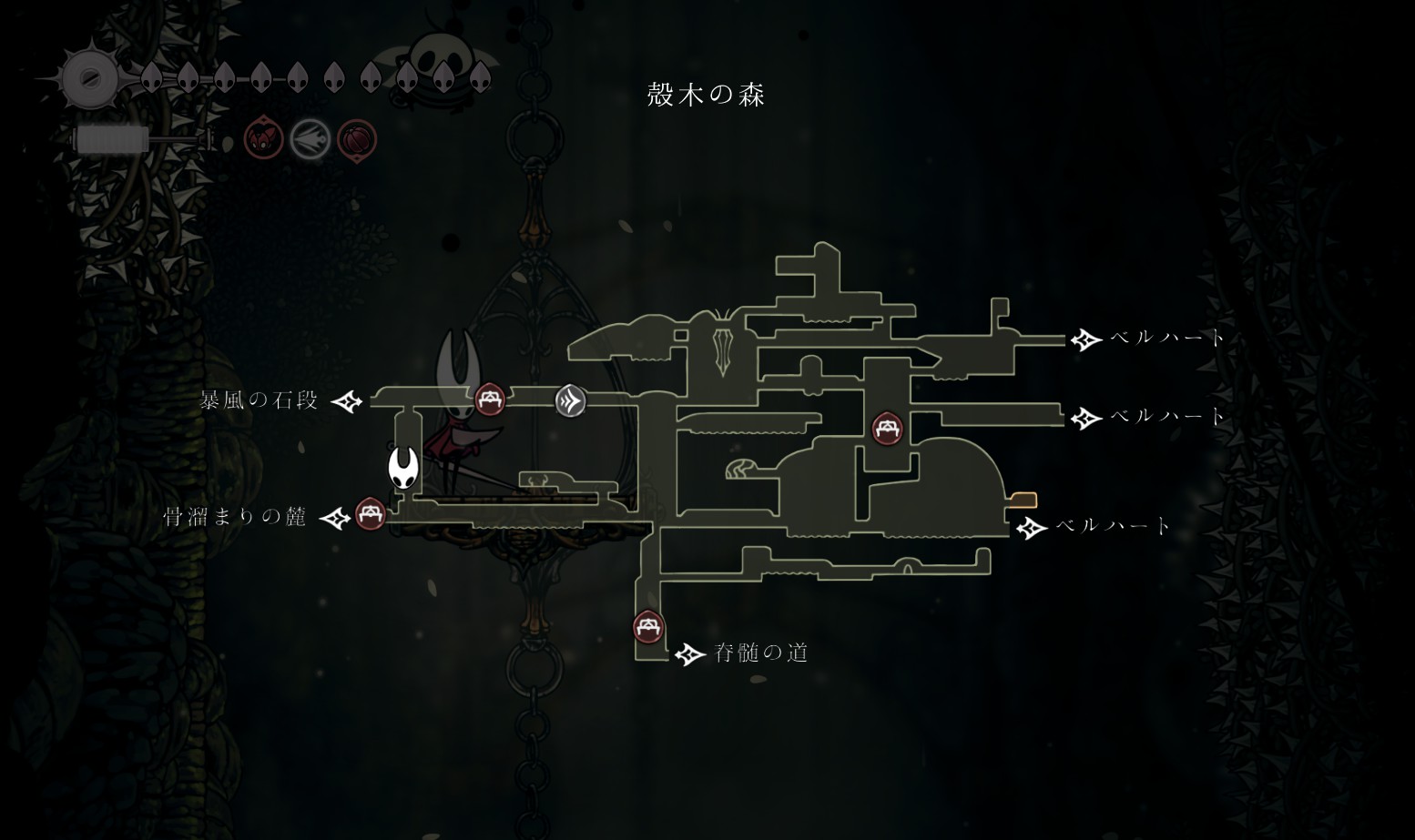The image size is (1415, 840).
Task: Select bench marker at 骨溜まりの麓 exit
Action: 370,514
